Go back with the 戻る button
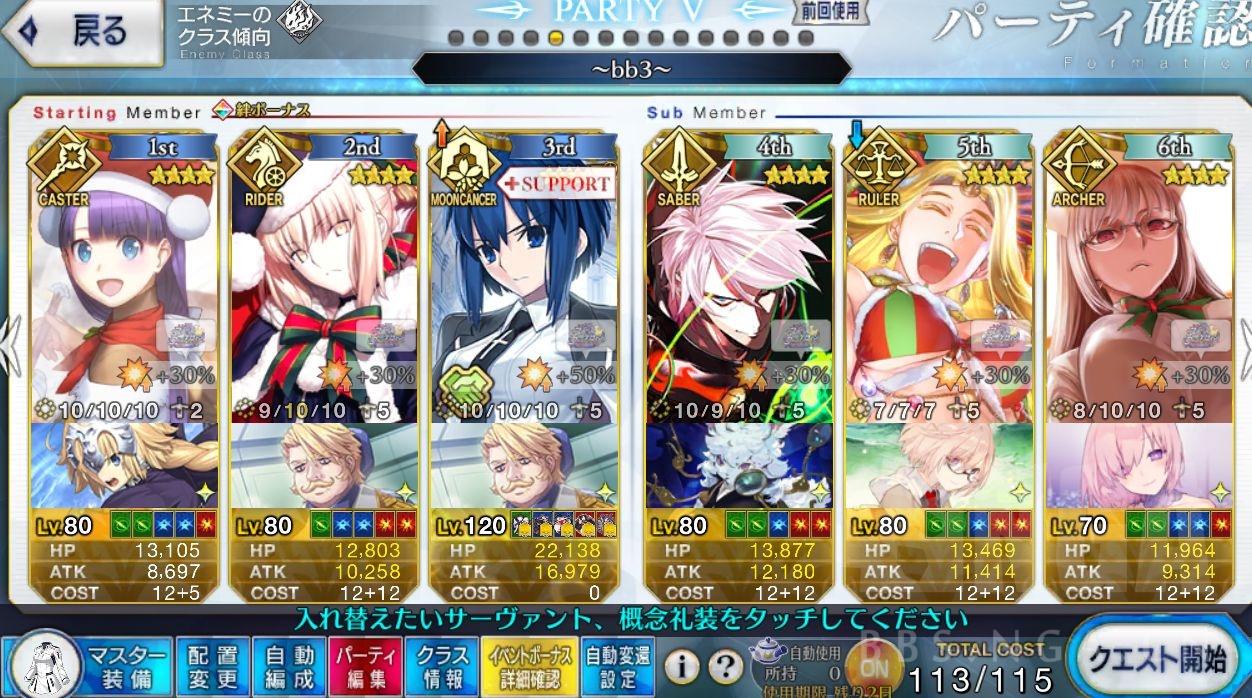The image size is (1252, 698). 82,32
